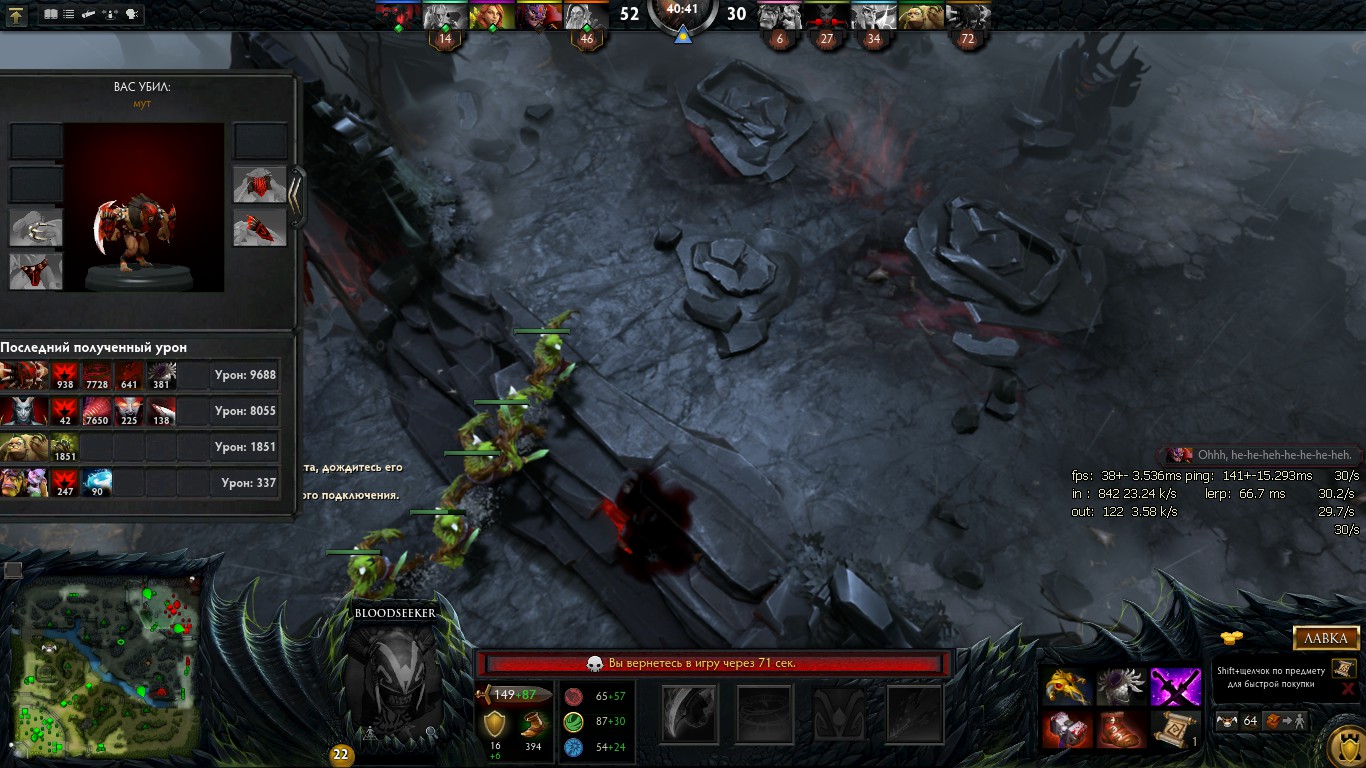Viewport: 1366px width, 768px height.
Task: Select the red armor item with bloodied plates
Action: click(1067, 729)
